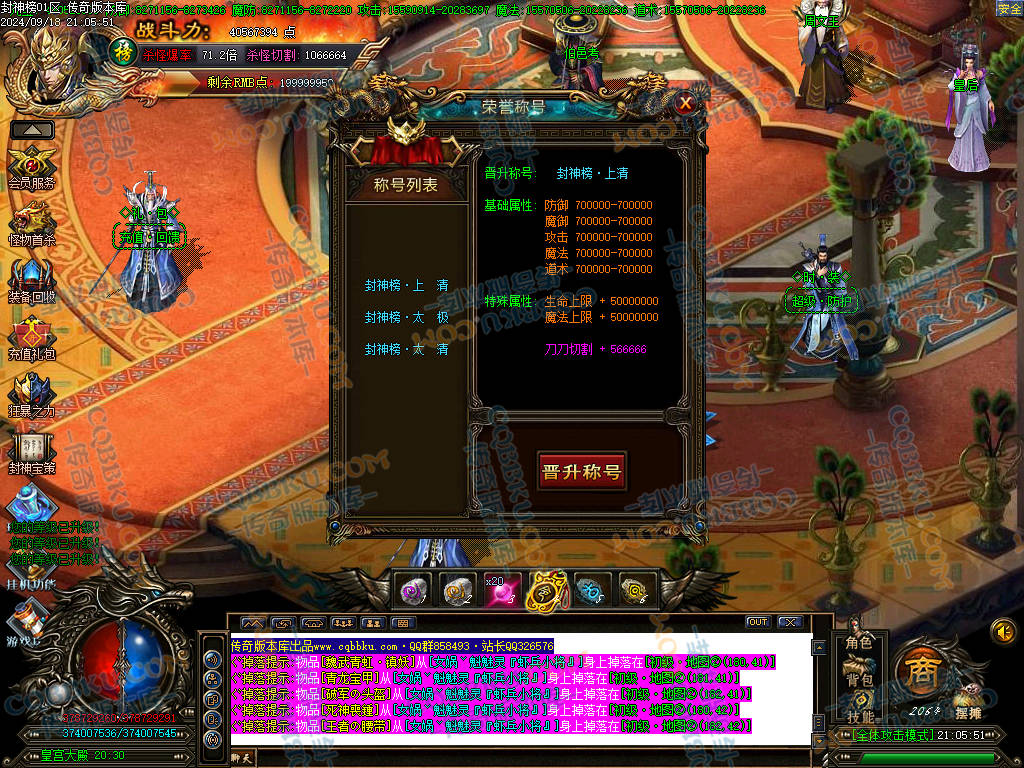Choose the 封神榜·太极 title entry
Image resolution: width=1024 pixels, height=768 pixels.
(406, 318)
